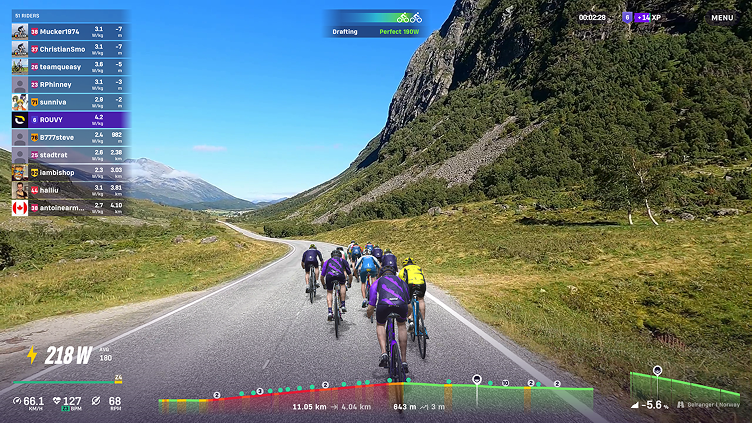
Task: Select halliu in the rider list
Action: (69, 189)
